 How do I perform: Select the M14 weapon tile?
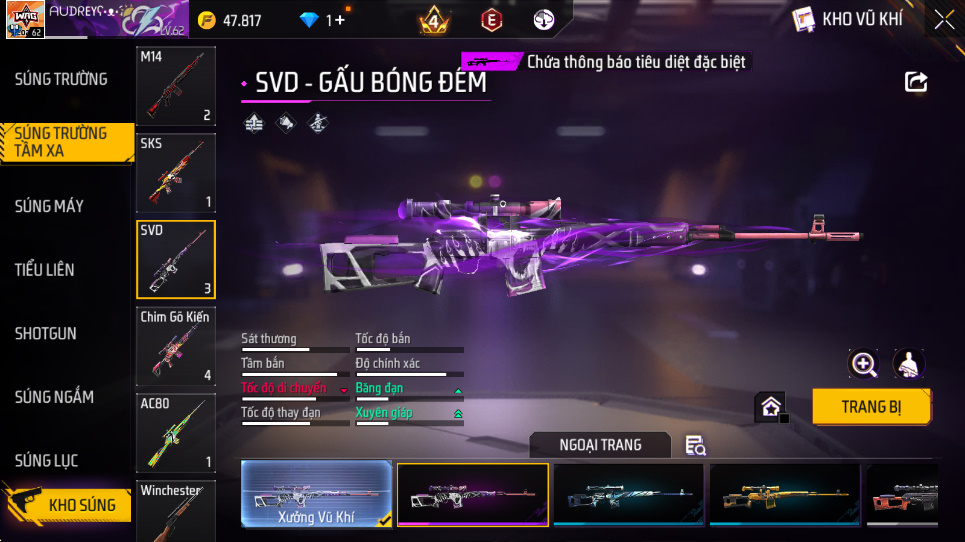coord(176,86)
